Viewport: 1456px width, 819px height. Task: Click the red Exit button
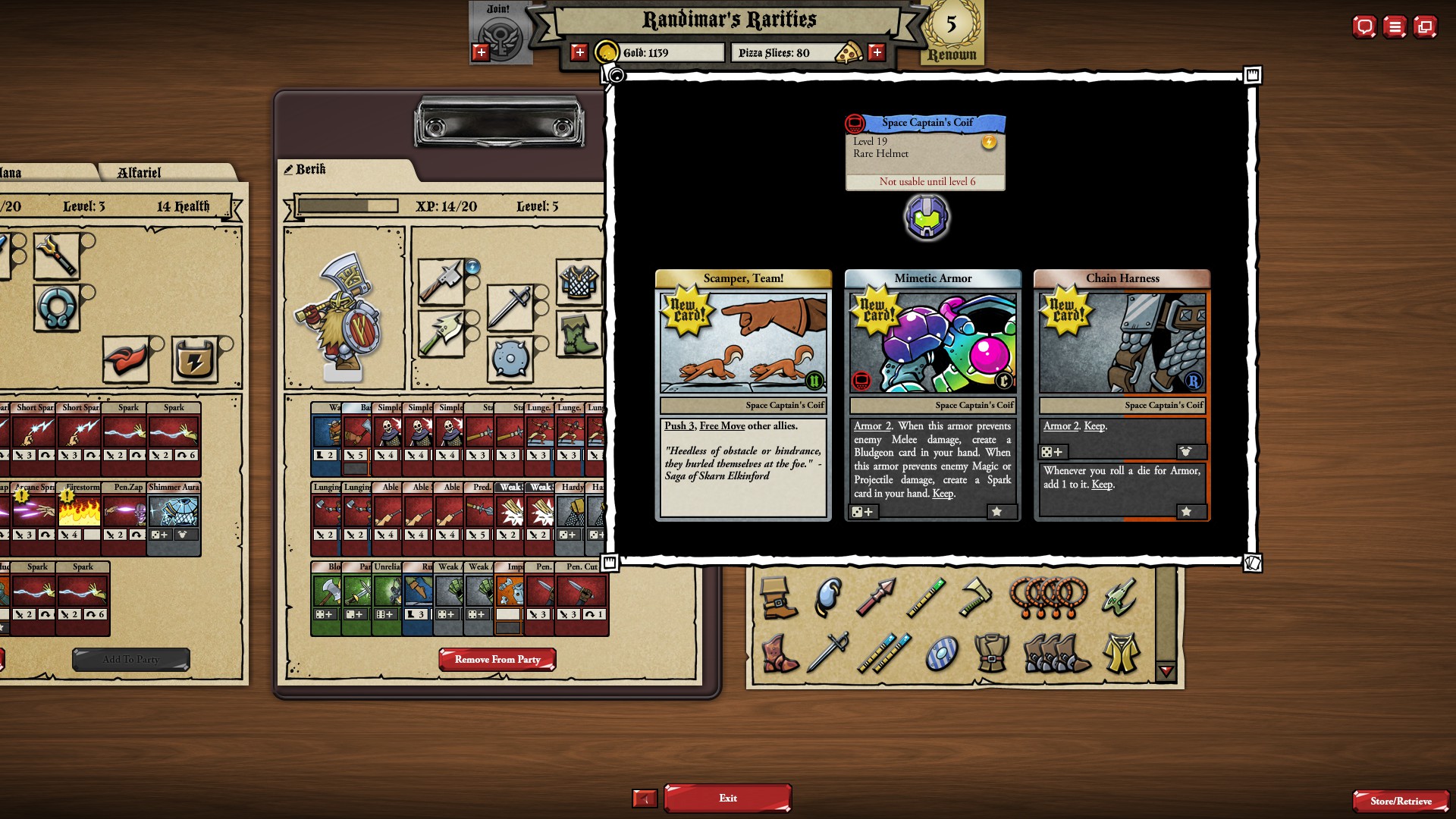(727, 798)
